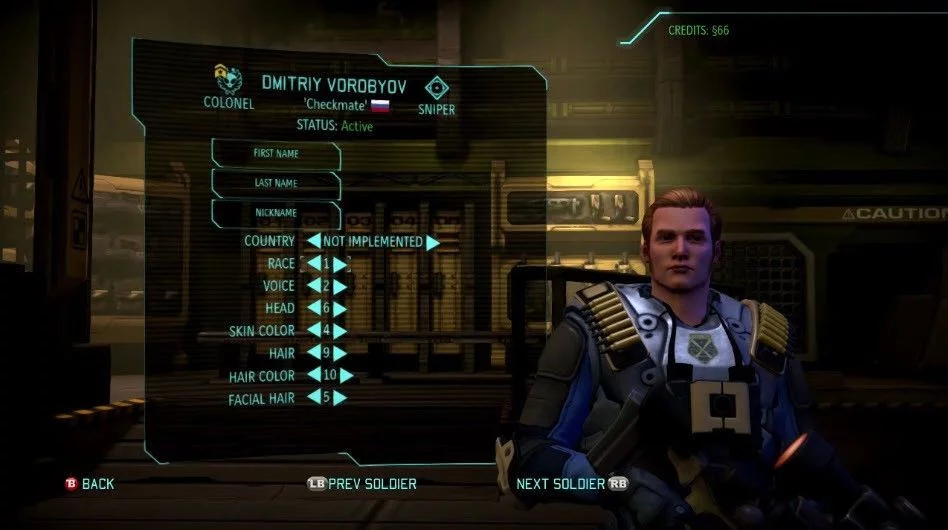Viewport: 948px width, 530px height.
Task: Open the Nickname entry box
Action: pos(276,213)
